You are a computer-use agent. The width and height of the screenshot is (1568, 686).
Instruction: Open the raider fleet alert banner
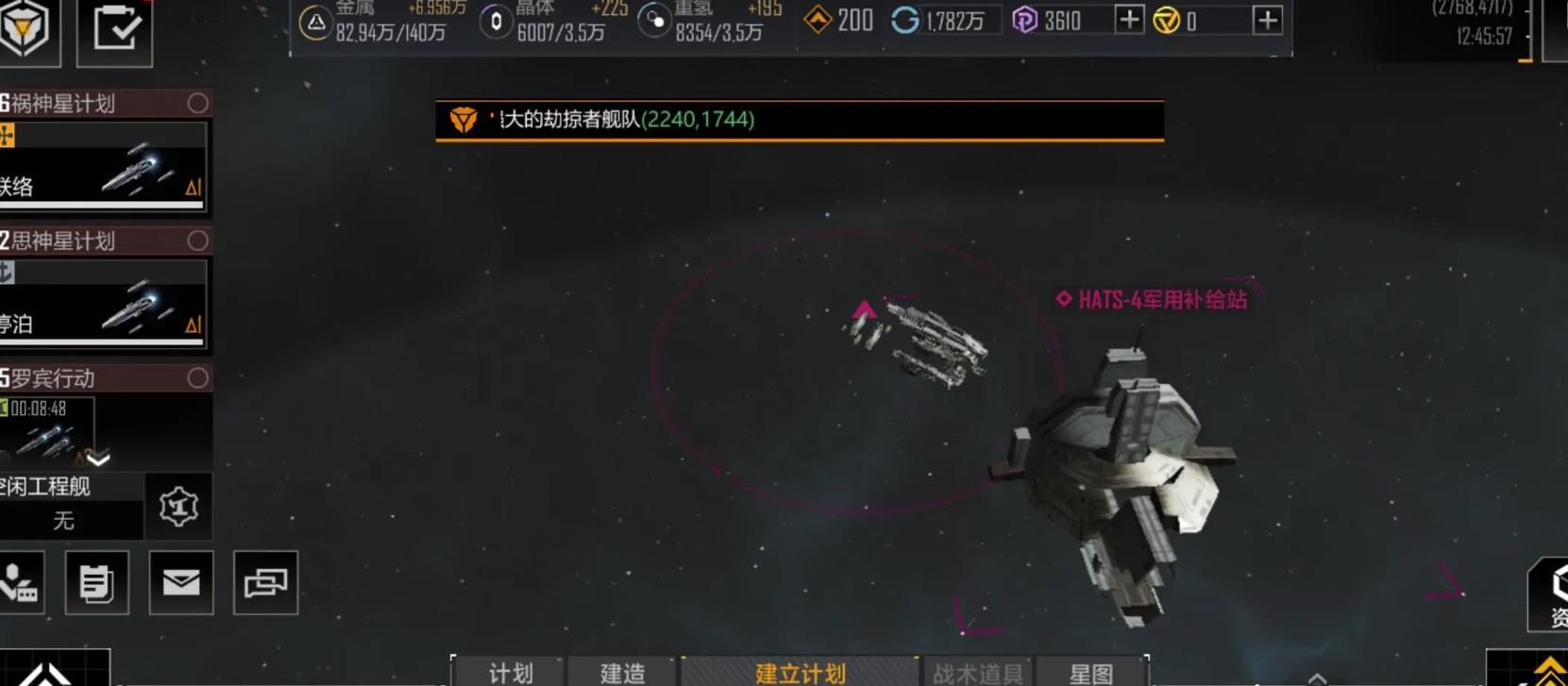coord(799,121)
